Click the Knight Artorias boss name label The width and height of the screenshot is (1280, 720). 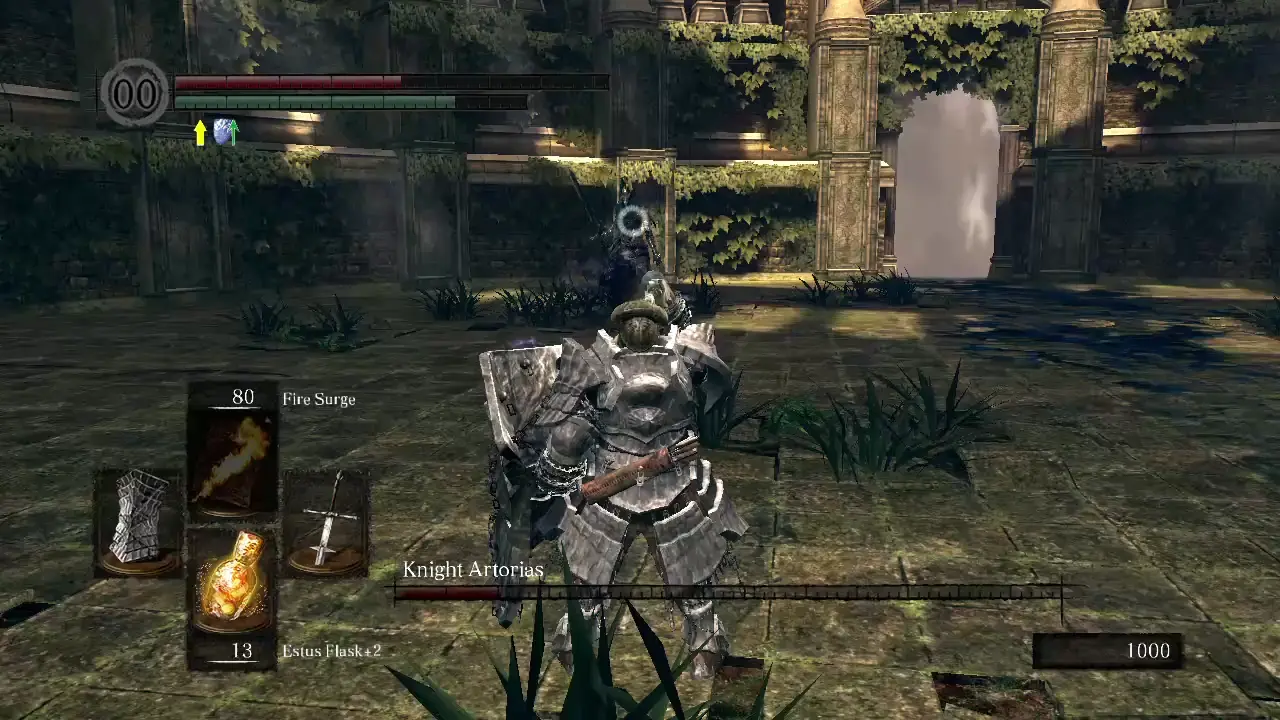pyautogui.click(x=471, y=570)
